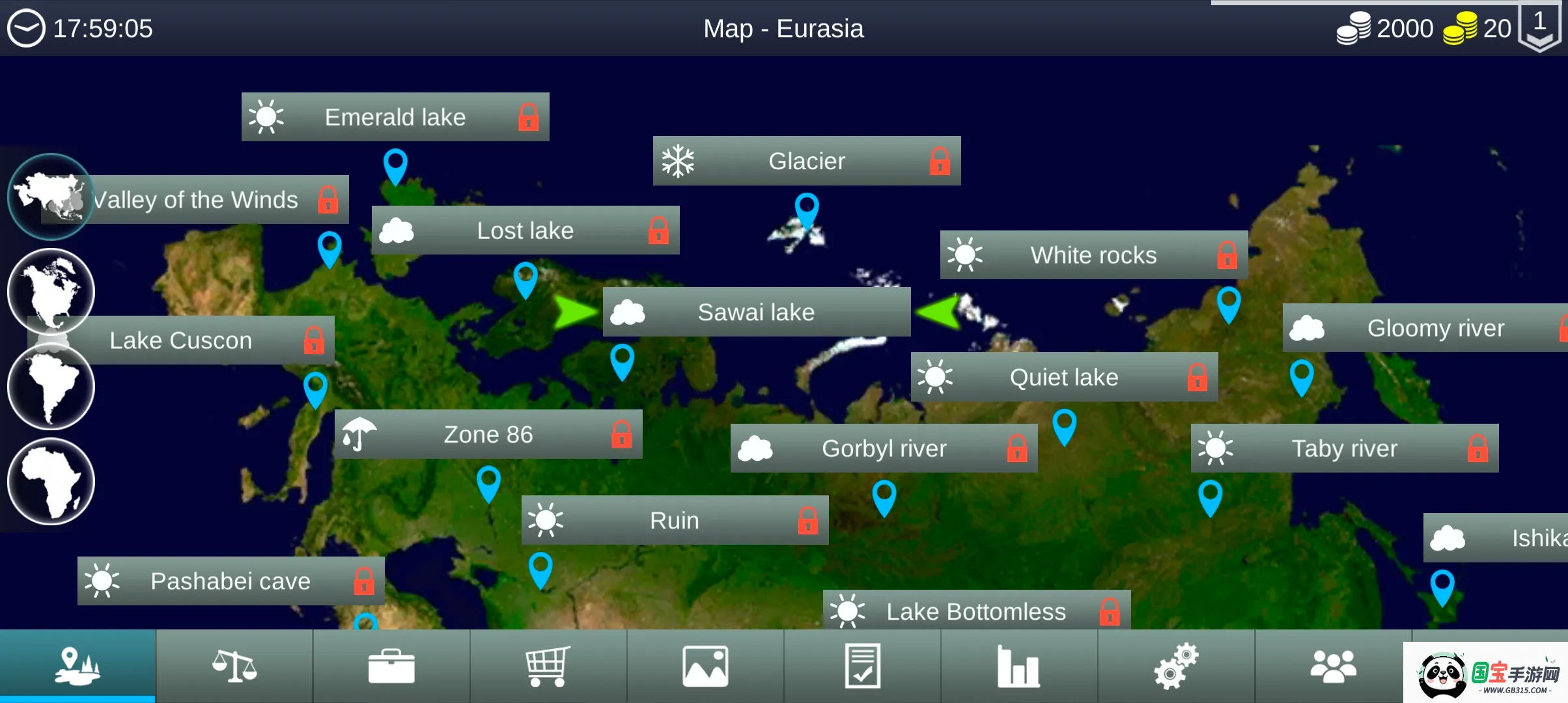The width and height of the screenshot is (1568, 703).
Task: Open the photo gallery icon
Action: (705, 666)
